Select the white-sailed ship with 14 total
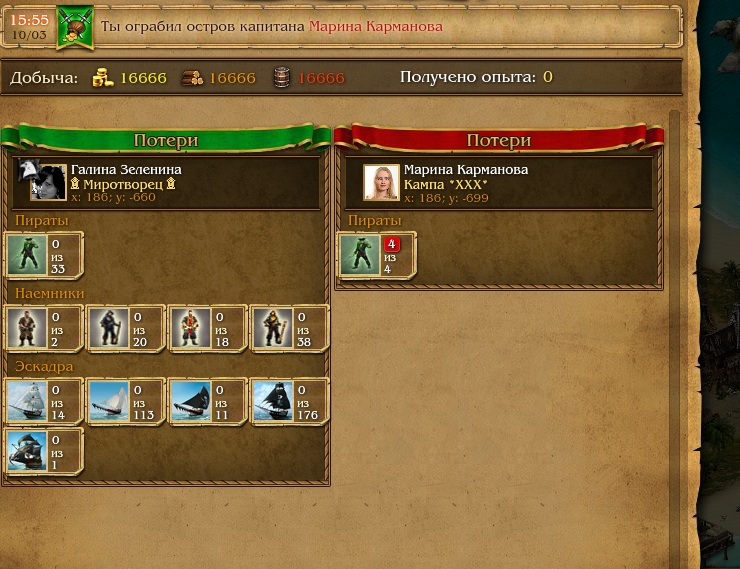 (x=27, y=402)
